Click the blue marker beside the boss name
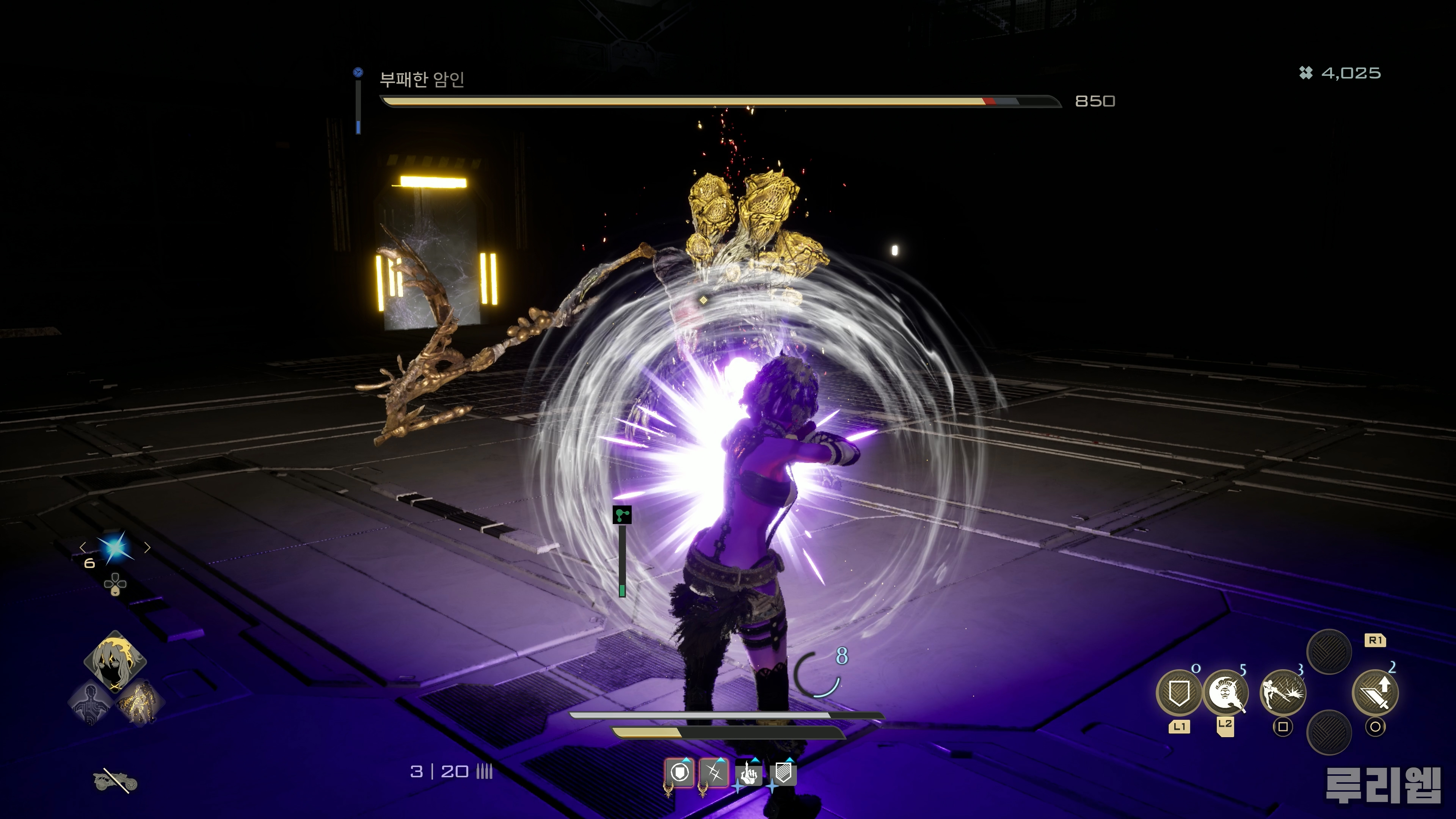 pos(358,72)
